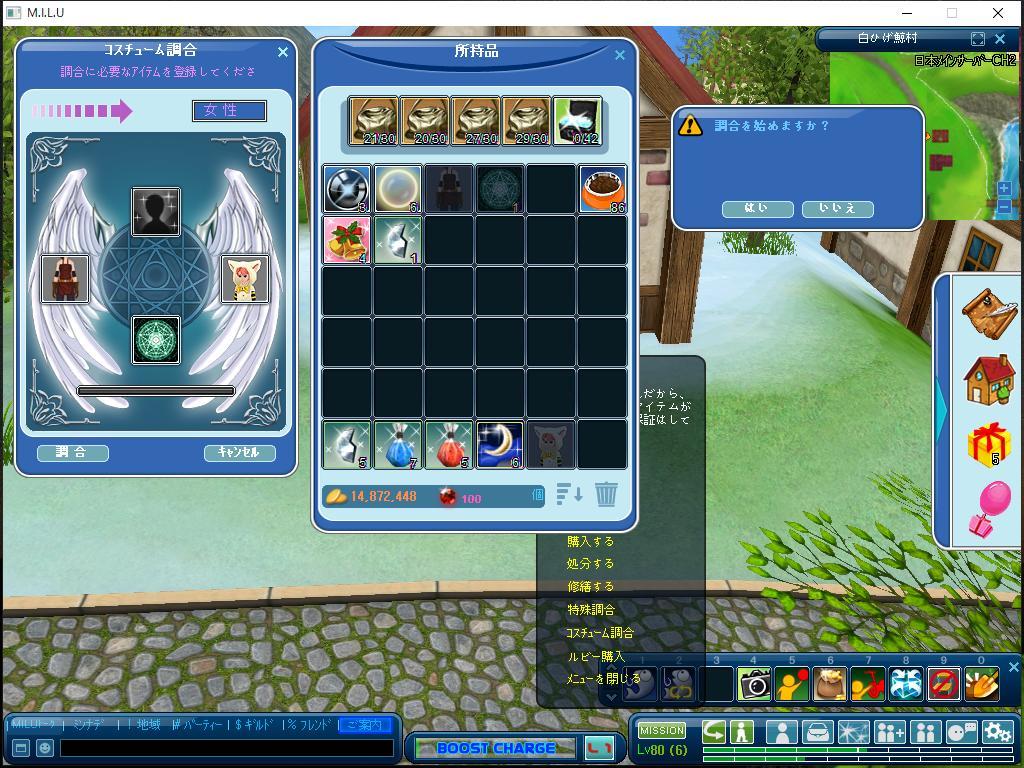Image resolution: width=1024 pixels, height=768 pixels.
Task: Open the MISSION button
Action: tap(661, 731)
